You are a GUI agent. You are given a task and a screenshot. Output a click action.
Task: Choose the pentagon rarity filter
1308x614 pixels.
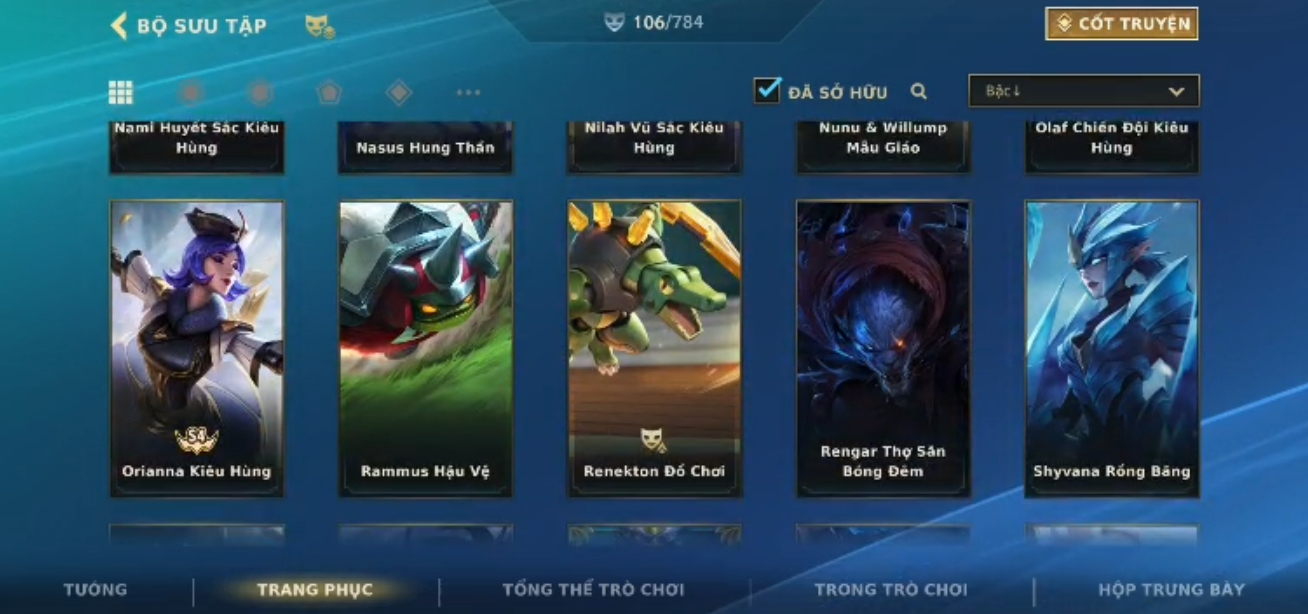(x=329, y=93)
